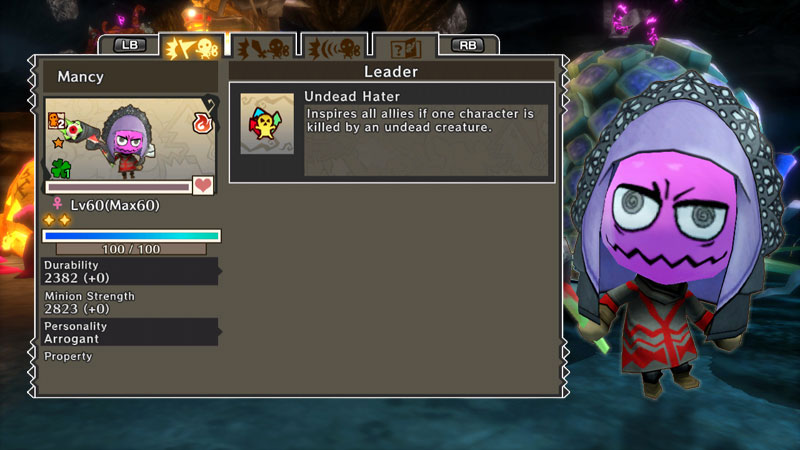The image size is (800, 450).
Task: Switch to the question mark tab
Action: coord(404,47)
